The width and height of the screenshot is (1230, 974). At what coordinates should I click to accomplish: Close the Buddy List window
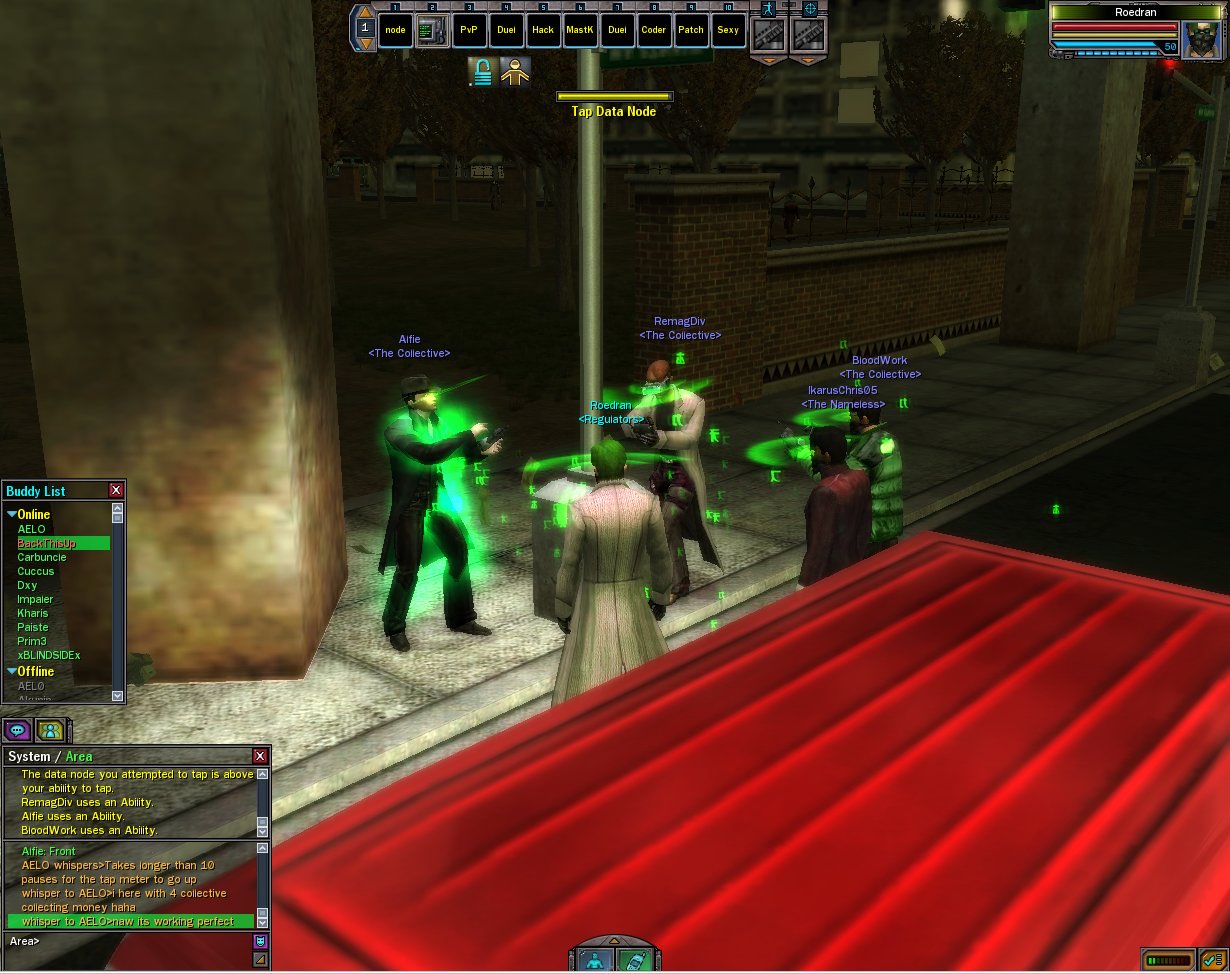(116, 490)
